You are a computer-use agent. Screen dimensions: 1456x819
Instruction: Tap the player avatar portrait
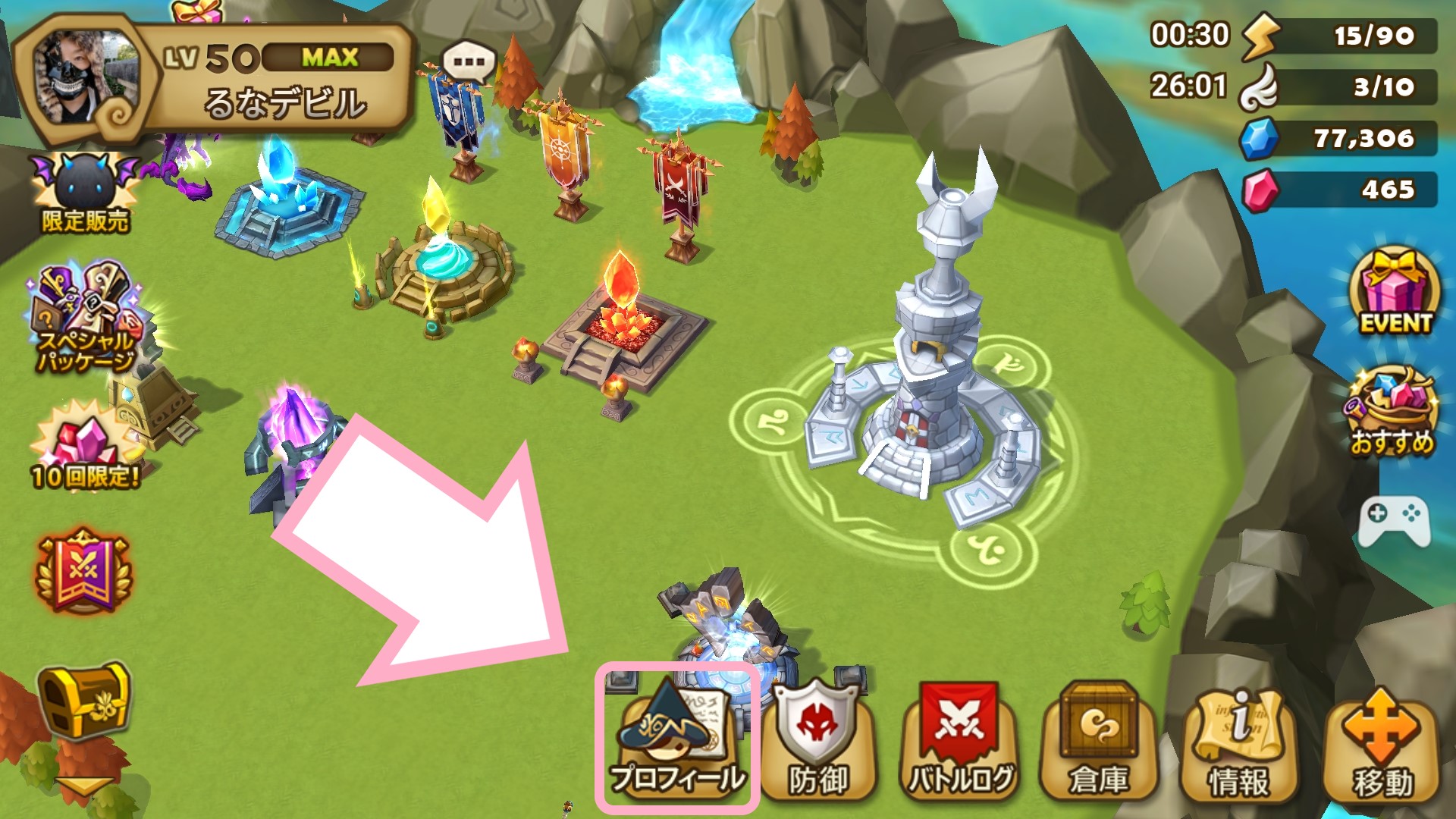click(83, 80)
